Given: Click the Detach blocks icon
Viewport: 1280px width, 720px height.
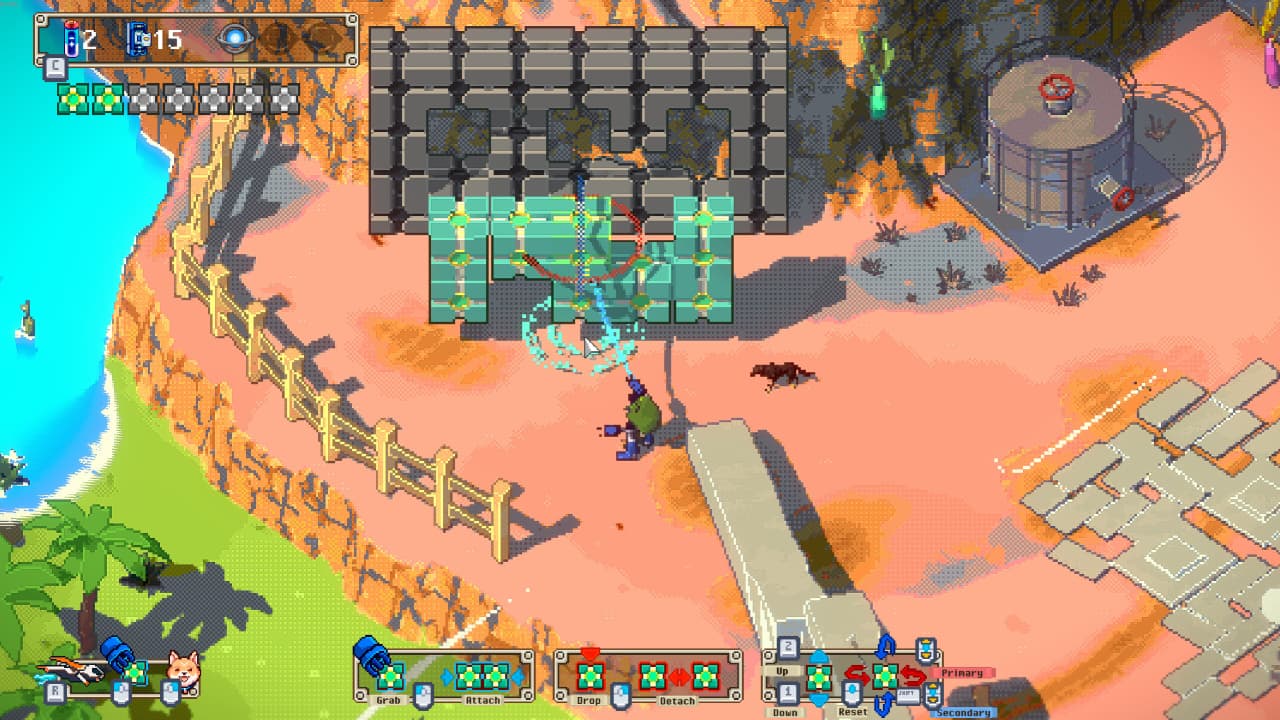Looking at the screenshot, I should 680,676.
